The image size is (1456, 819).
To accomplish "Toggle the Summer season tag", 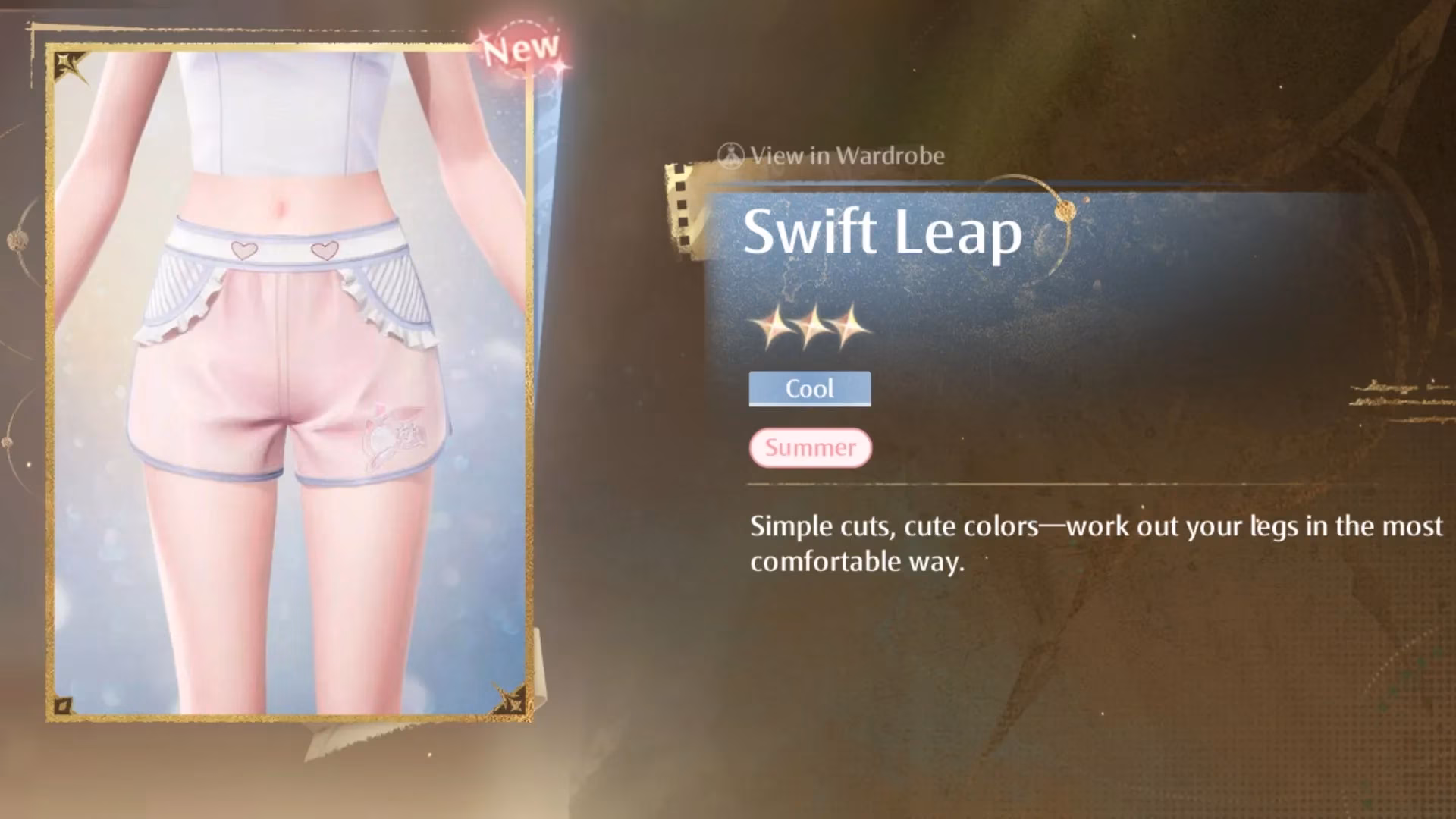I will [809, 447].
